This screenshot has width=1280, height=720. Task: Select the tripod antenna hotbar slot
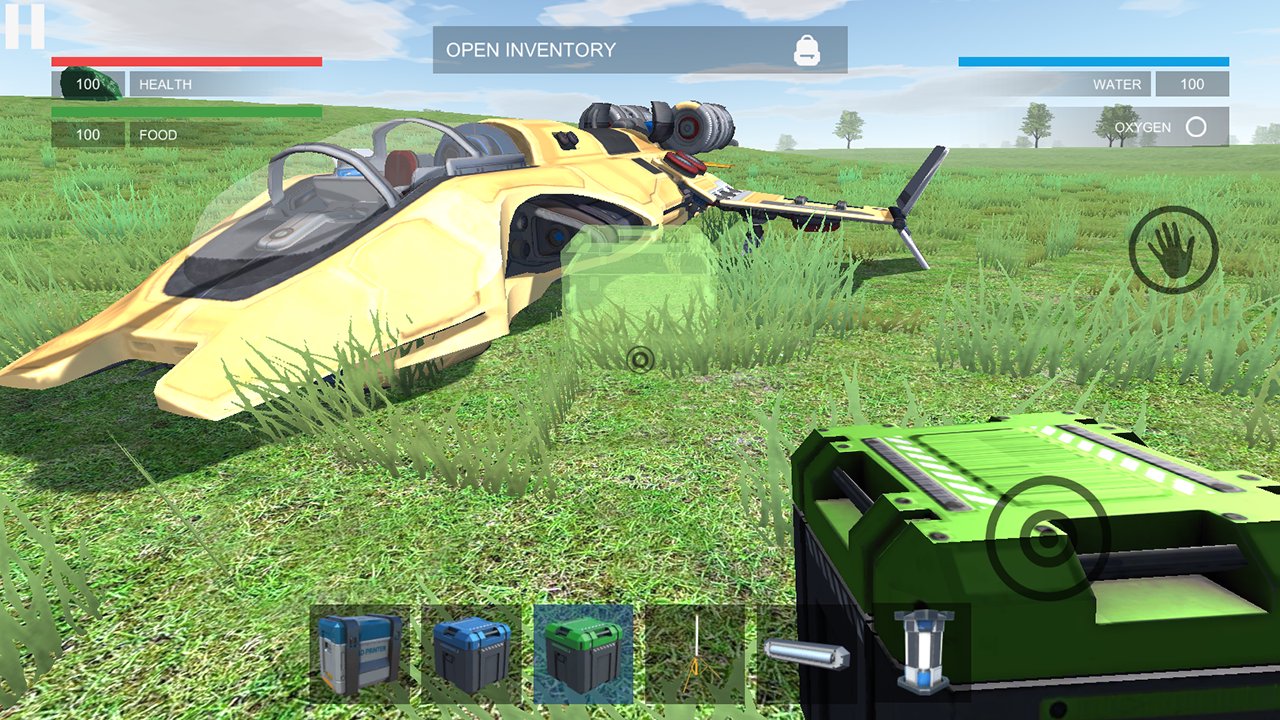click(x=695, y=654)
